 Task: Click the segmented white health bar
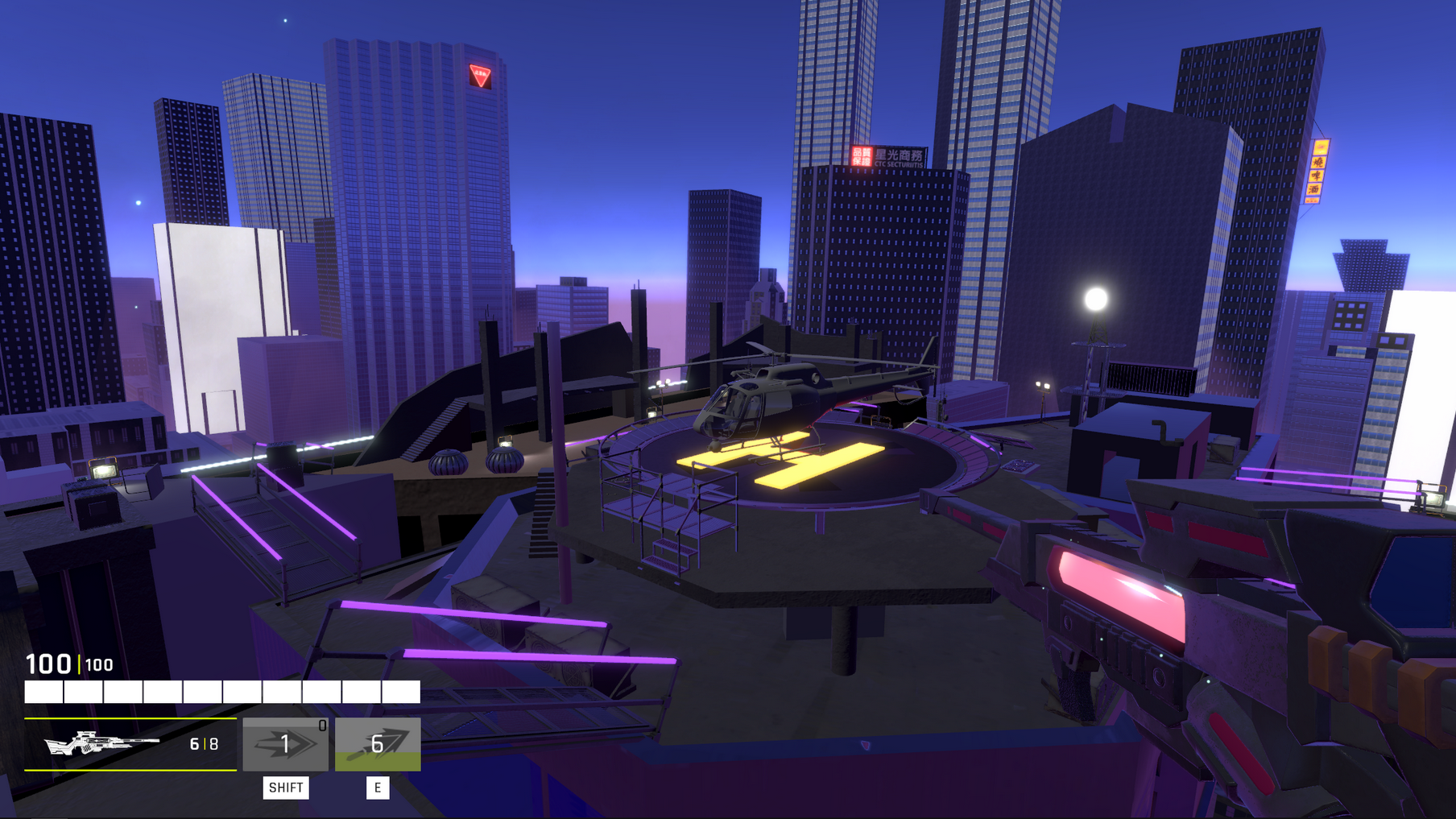[223, 691]
